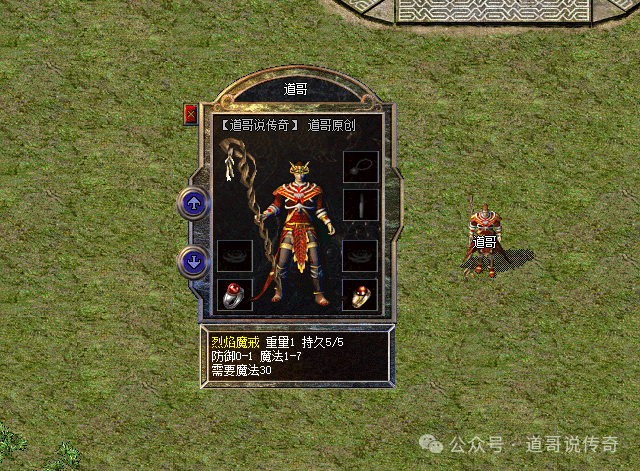Select the gold ring with red gem

tap(359, 295)
